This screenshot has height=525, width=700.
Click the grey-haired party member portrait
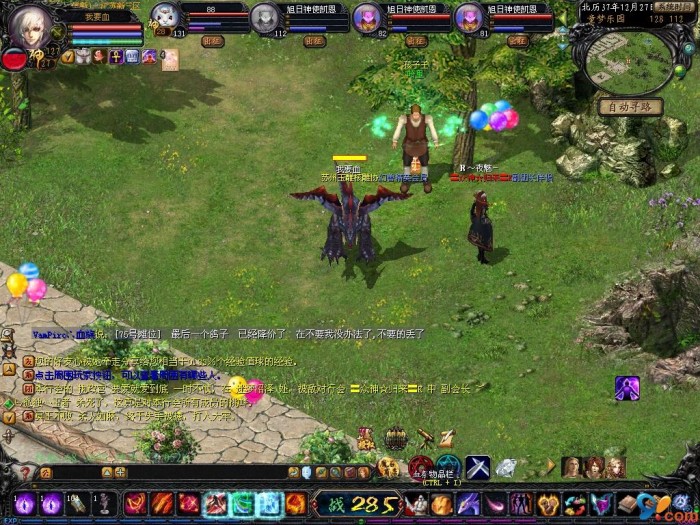pos(264,17)
